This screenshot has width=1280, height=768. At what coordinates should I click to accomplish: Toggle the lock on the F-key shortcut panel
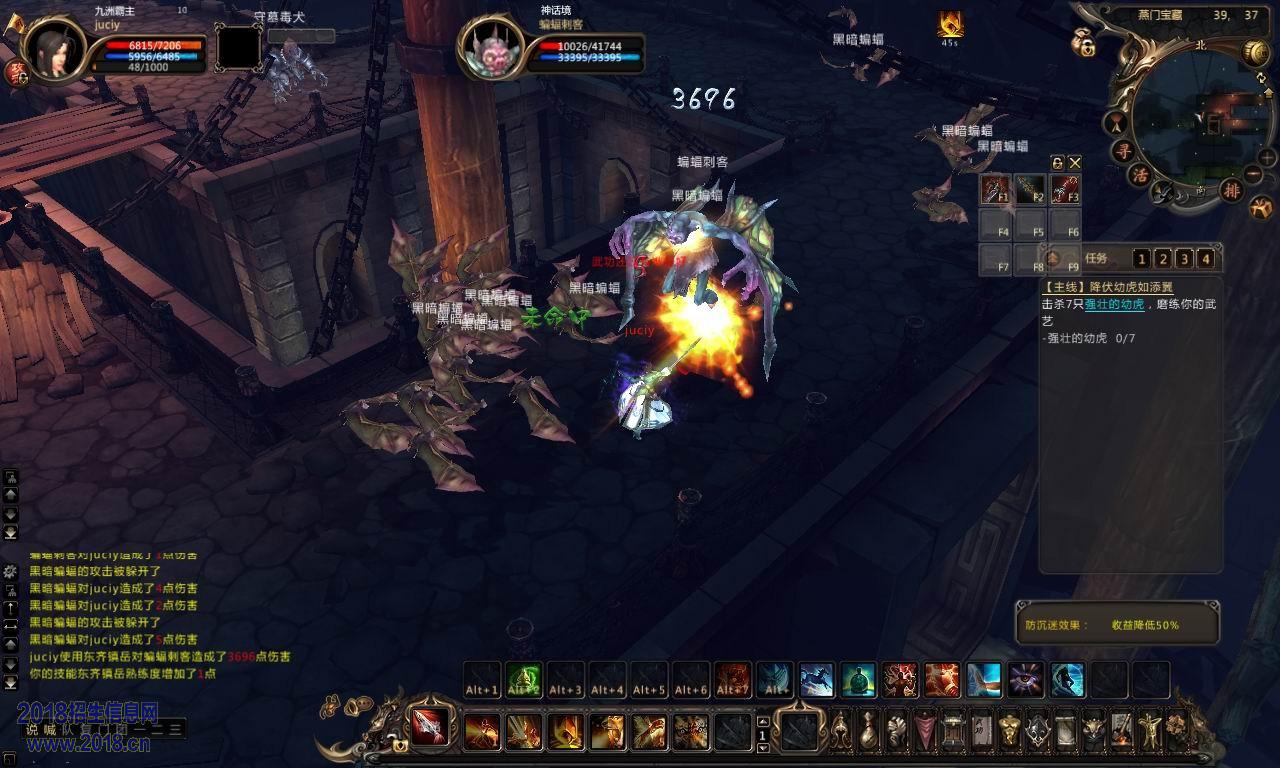(1057, 162)
